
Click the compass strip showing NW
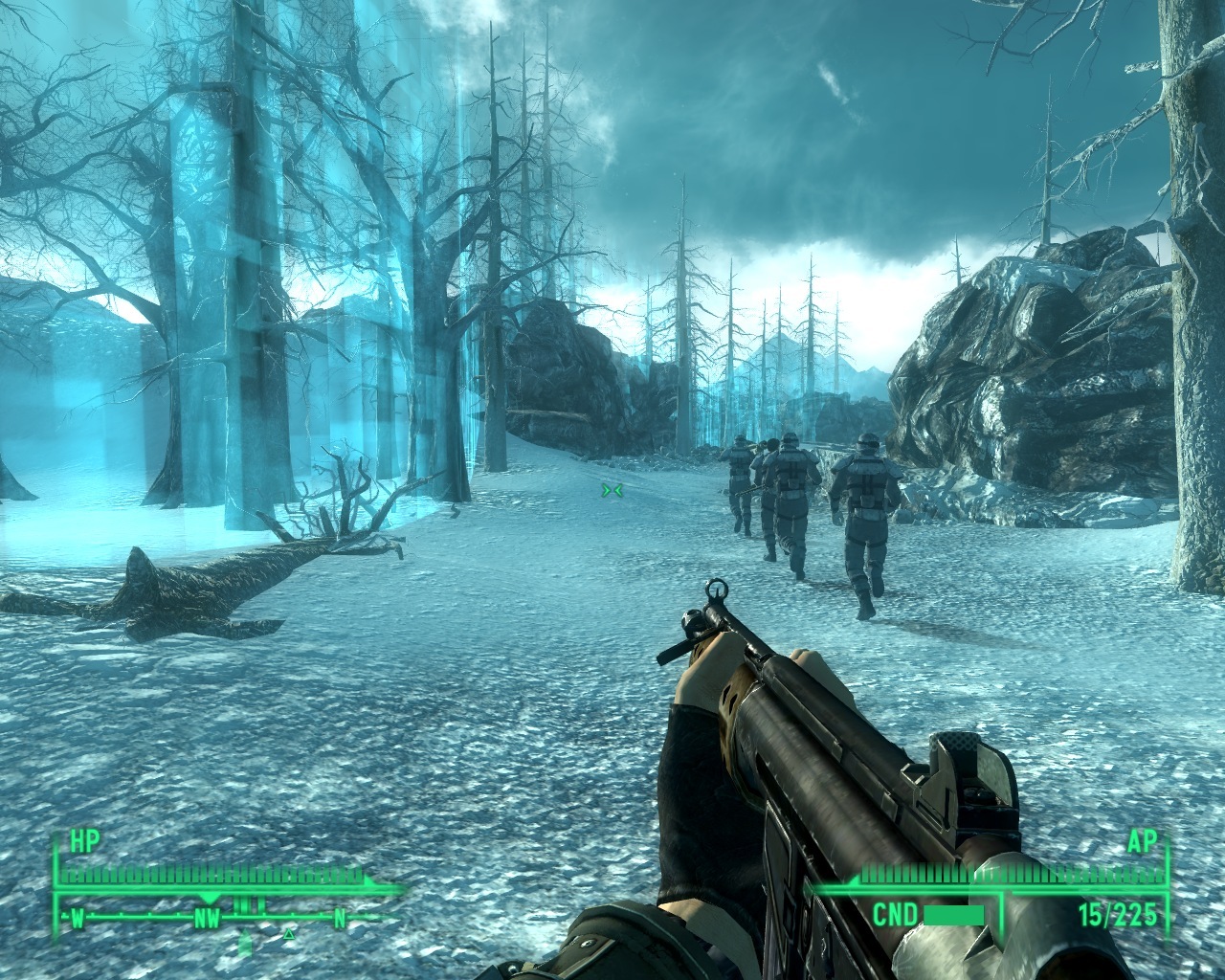tap(208, 918)
